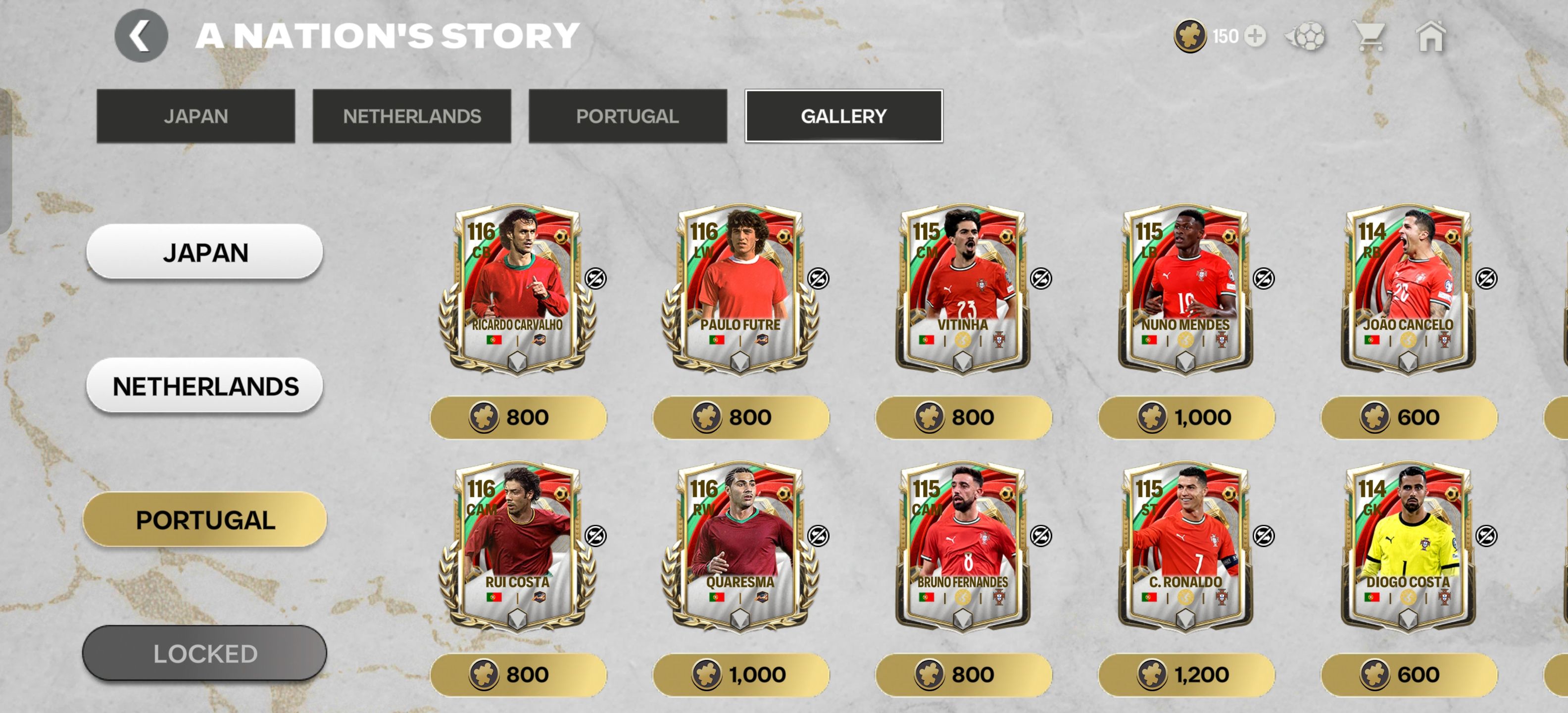Buy Nuno Mendes for 1,000 coins
The width and height of the screenshot is (1568, 713).
1186,418
